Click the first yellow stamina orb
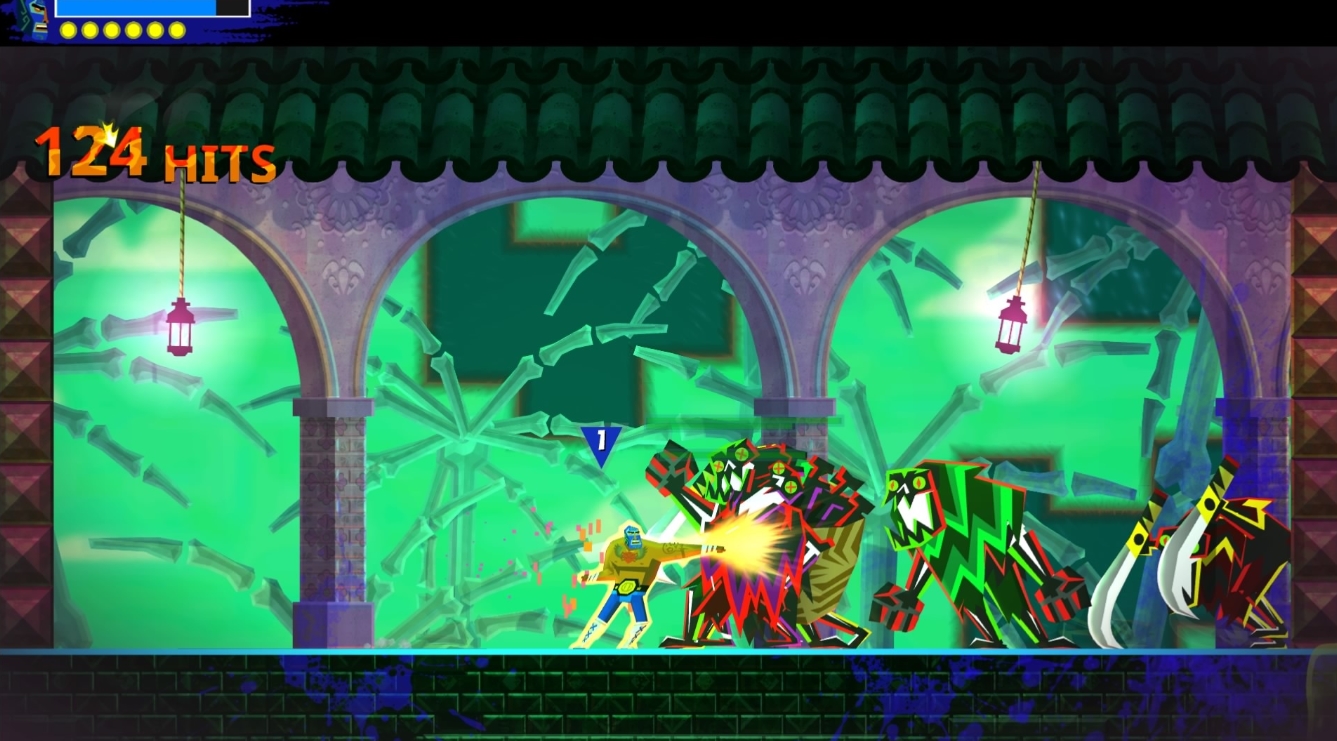 click(68, 30)
